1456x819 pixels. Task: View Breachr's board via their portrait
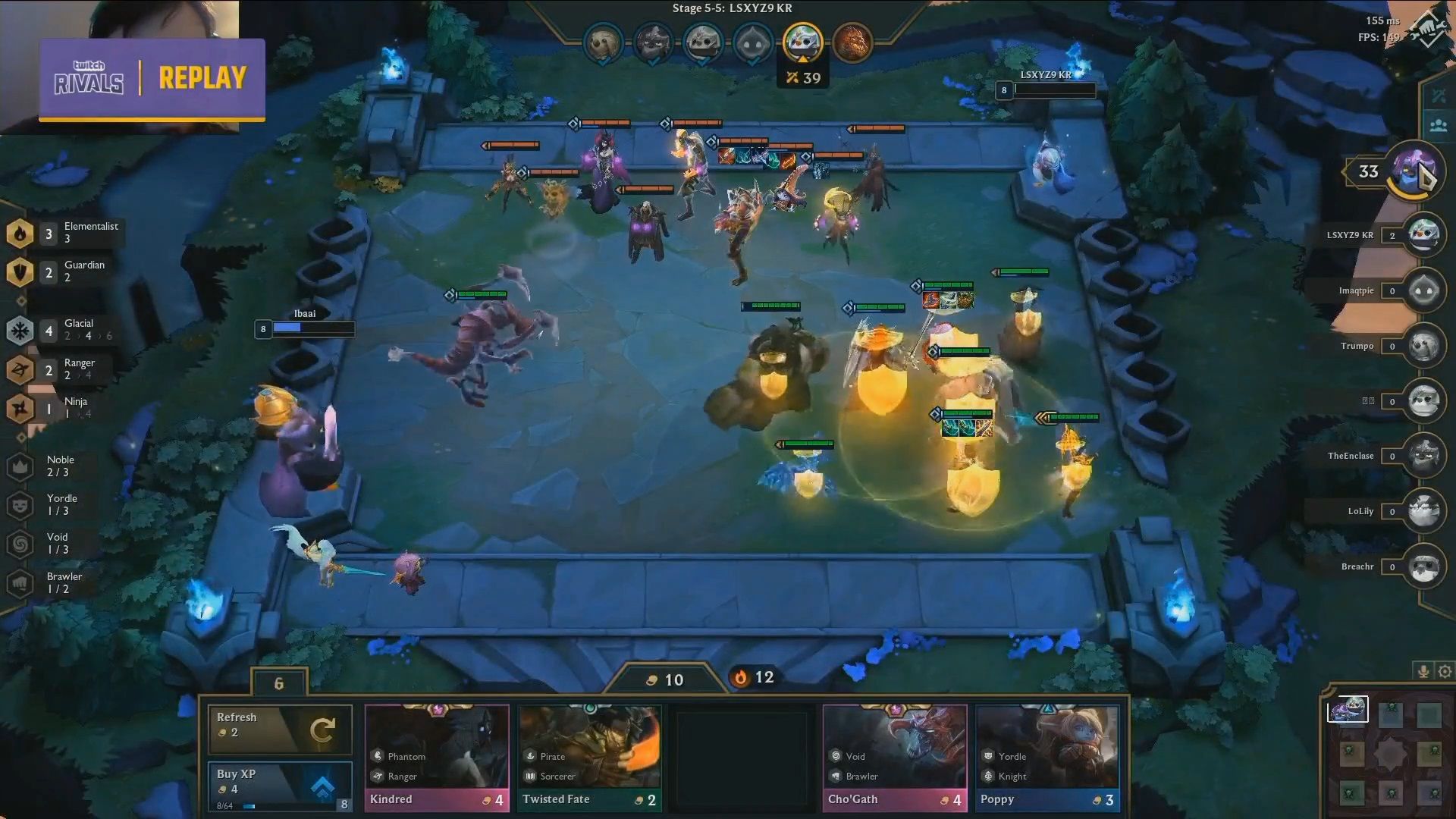click(1424, 566)
